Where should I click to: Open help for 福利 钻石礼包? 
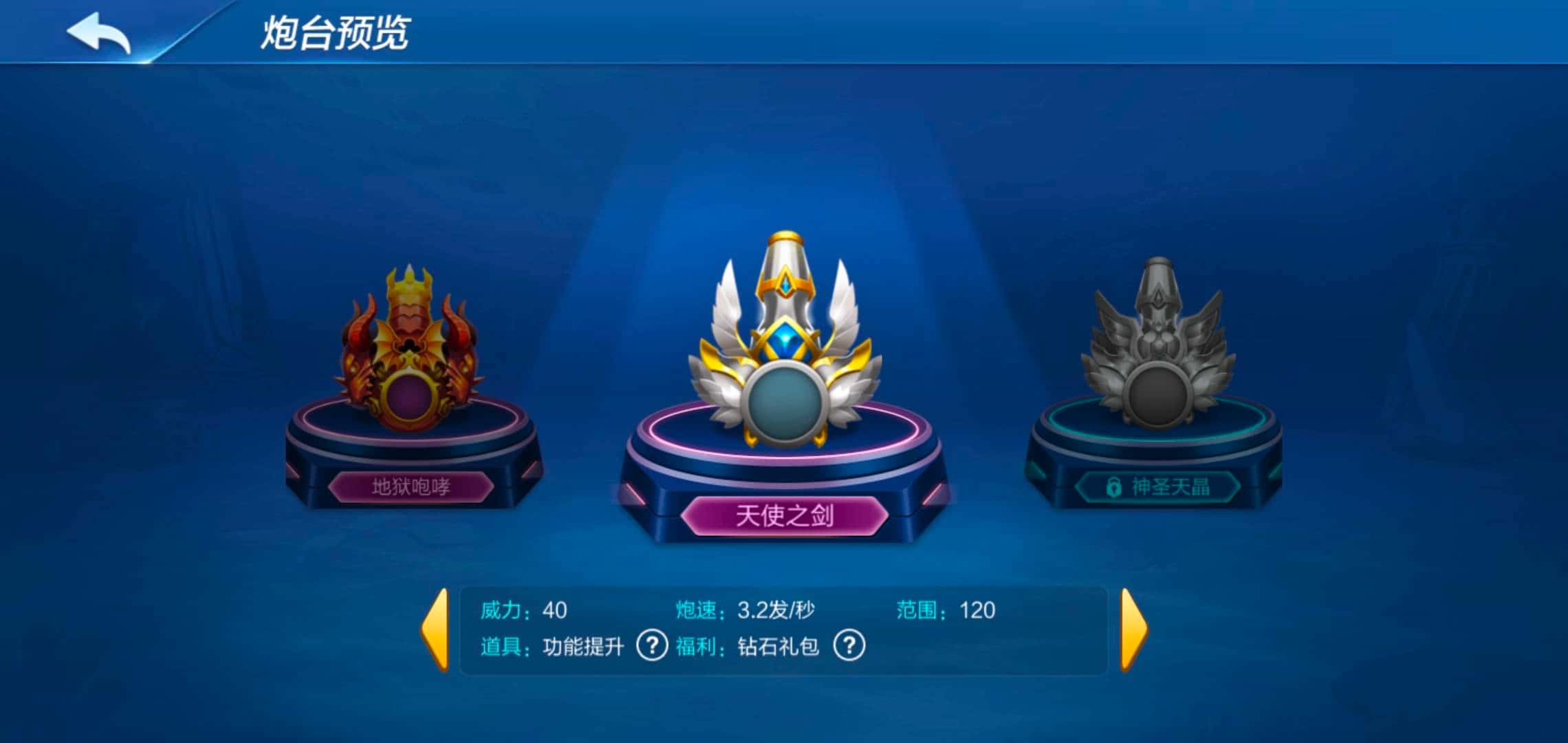(x=849, y=647)
